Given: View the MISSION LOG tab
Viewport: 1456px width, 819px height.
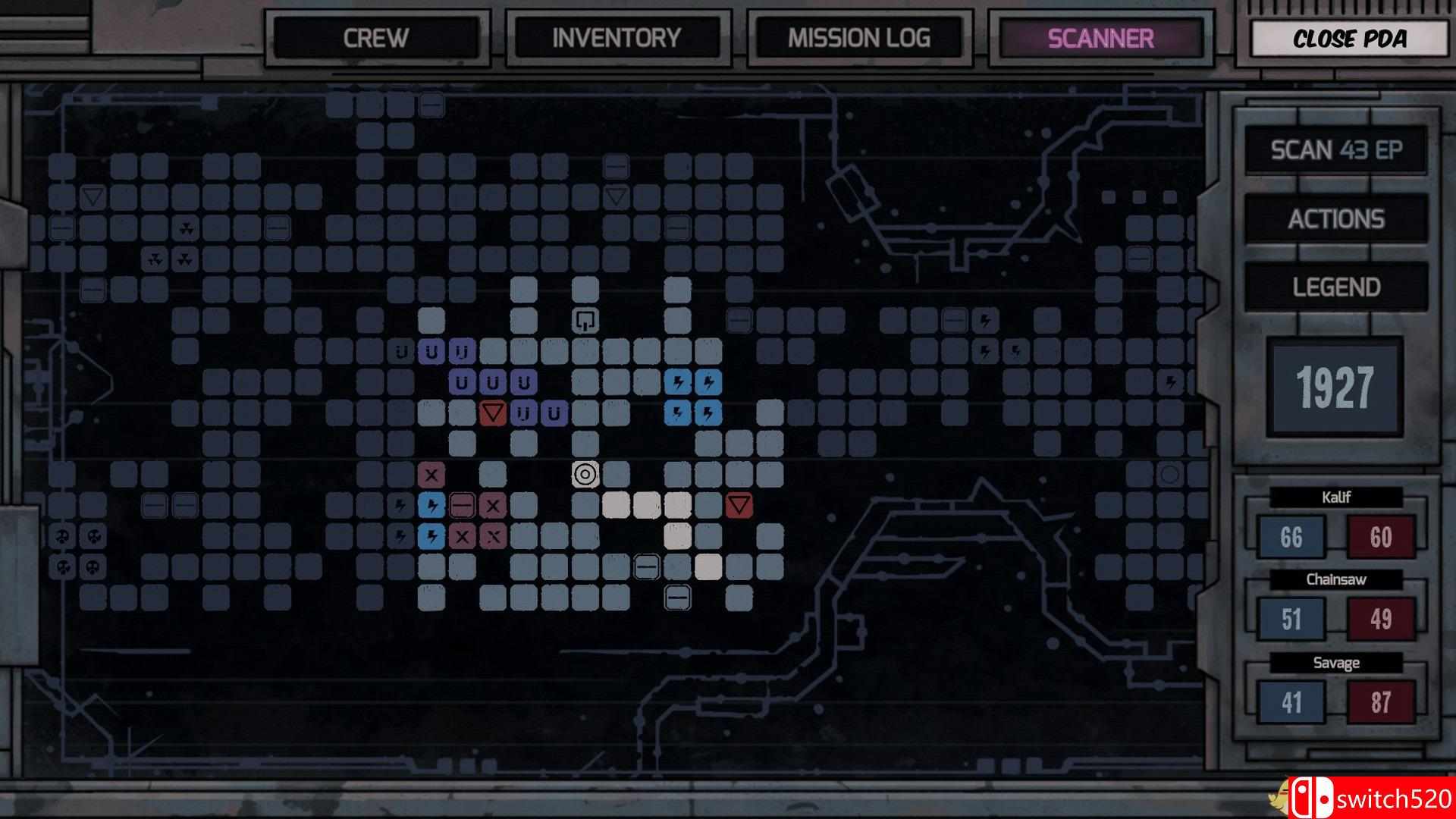Looking at the screenshot, I should (x=859, y=38).
